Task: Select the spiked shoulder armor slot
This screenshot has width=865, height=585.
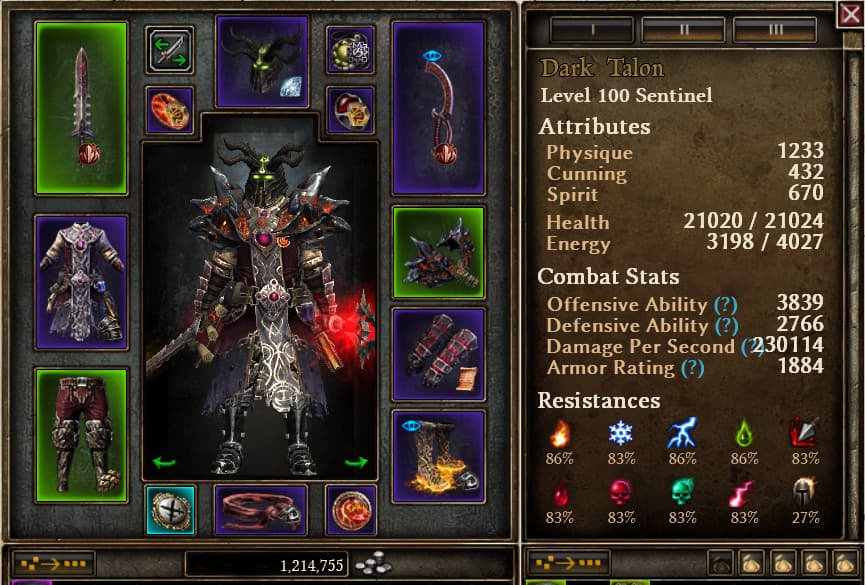Action: 438,253
